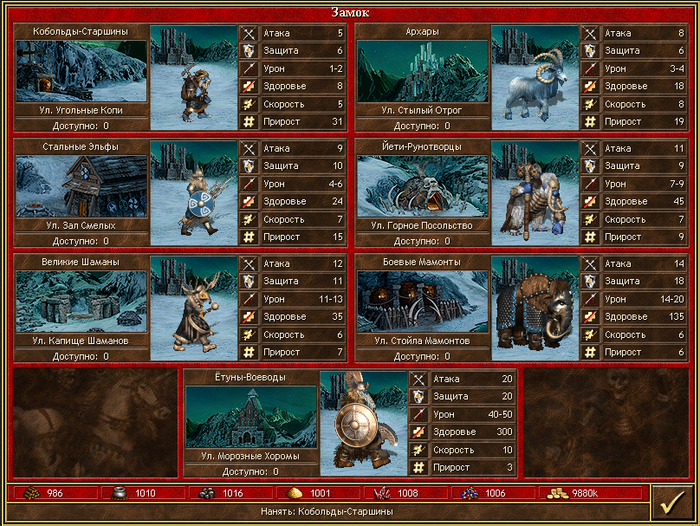700x526 pixels.
Task: Click the Великие Шаманы dwelling picture
Action: (x=81, y=301)
